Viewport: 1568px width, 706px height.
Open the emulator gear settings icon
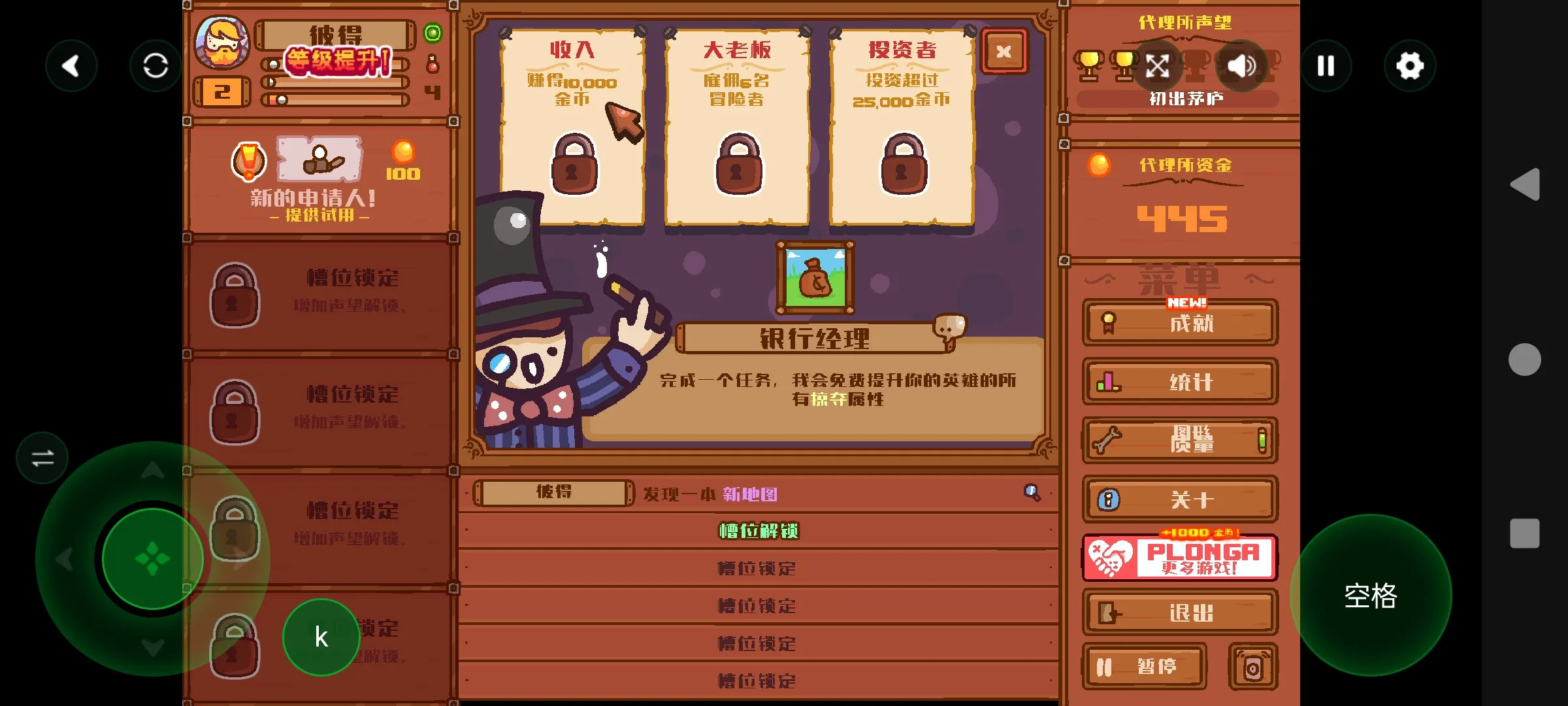[1409, 65]
